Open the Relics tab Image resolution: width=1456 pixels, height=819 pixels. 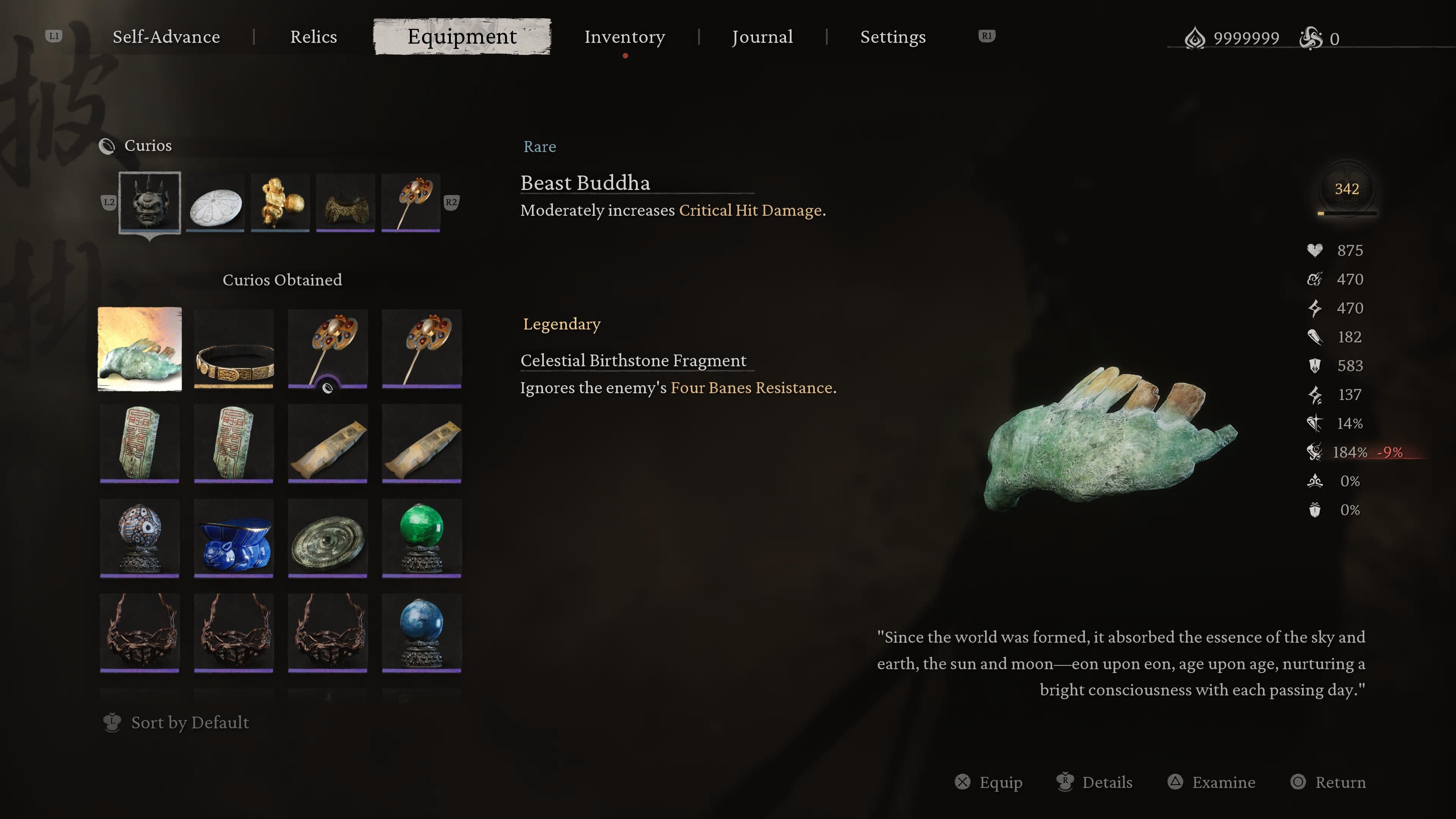coord(313,37)
